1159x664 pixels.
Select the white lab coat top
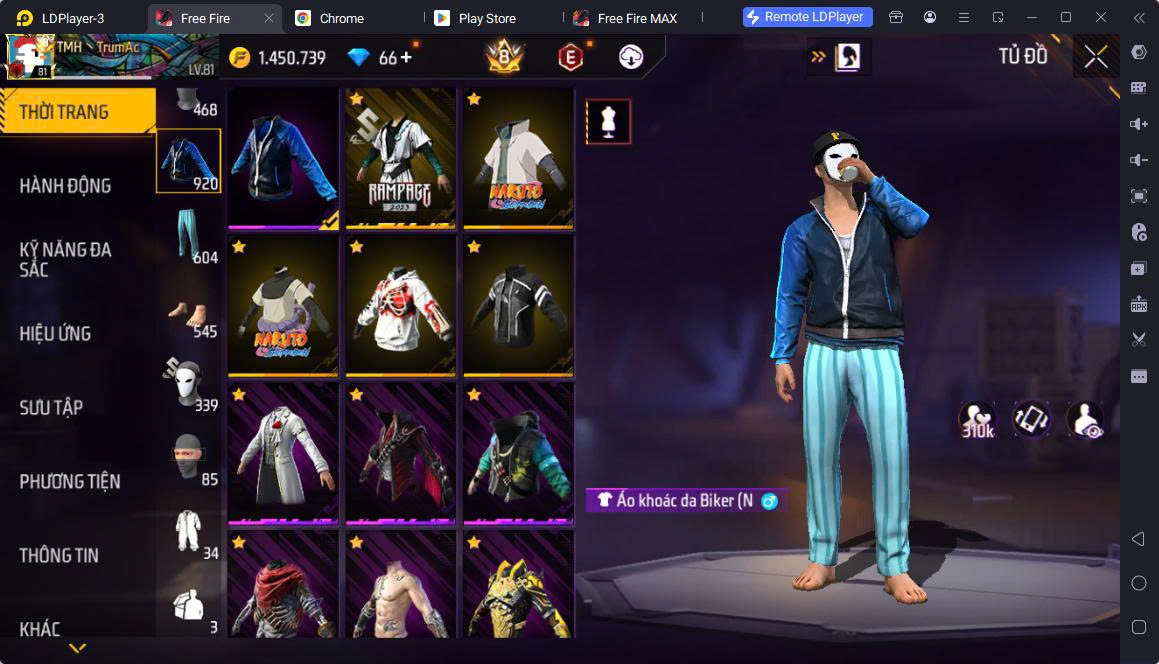click(x=283, y=453)
